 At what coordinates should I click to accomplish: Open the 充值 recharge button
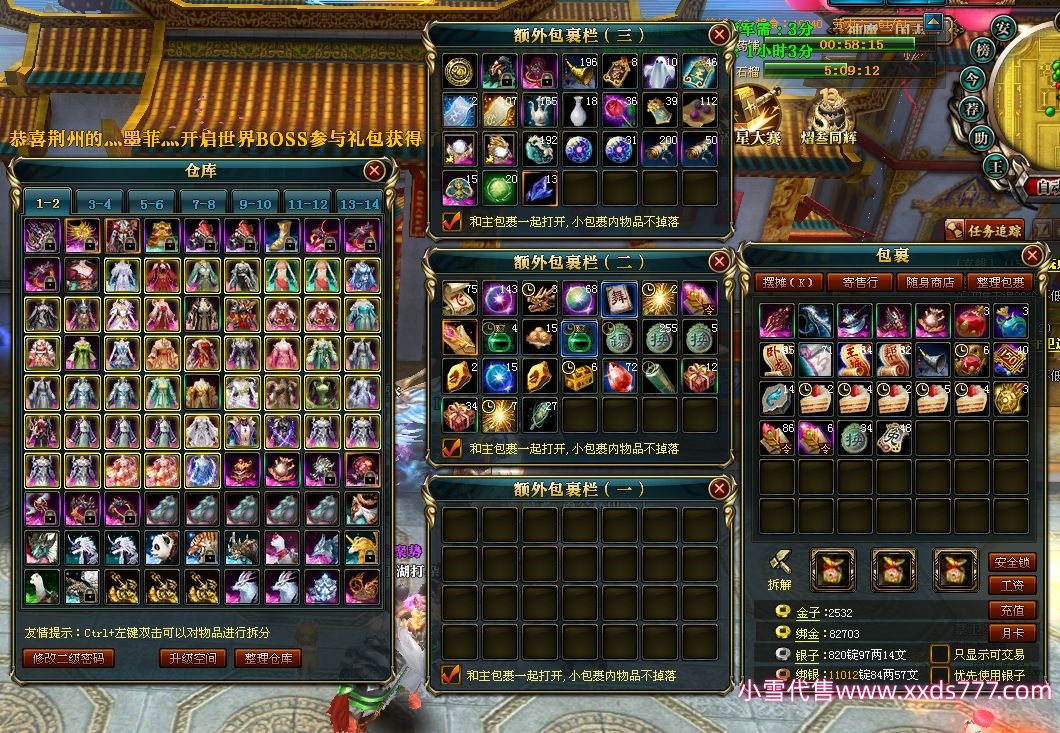[1011, 609]
